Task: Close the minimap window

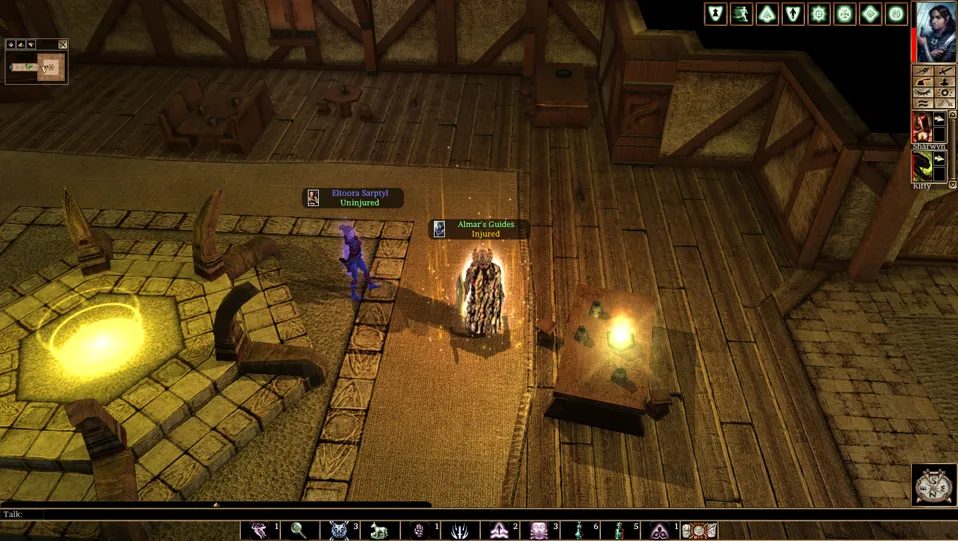Action: (63, 45)
